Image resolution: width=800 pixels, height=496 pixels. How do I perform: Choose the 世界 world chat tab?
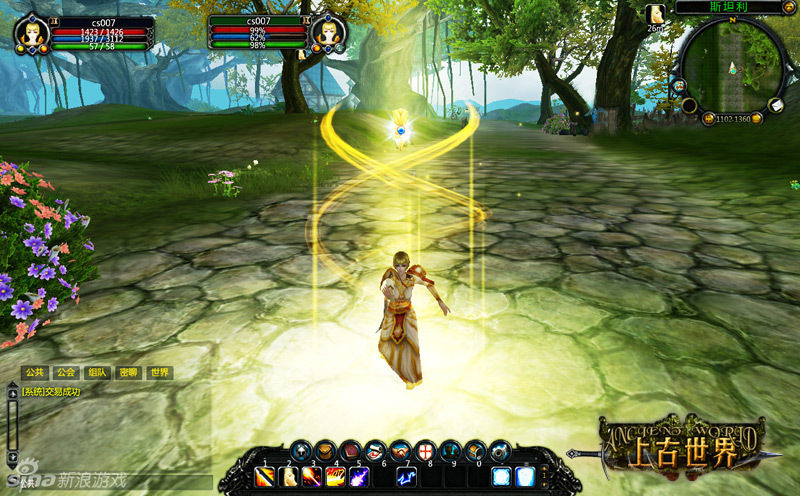(x=159, y=372)
